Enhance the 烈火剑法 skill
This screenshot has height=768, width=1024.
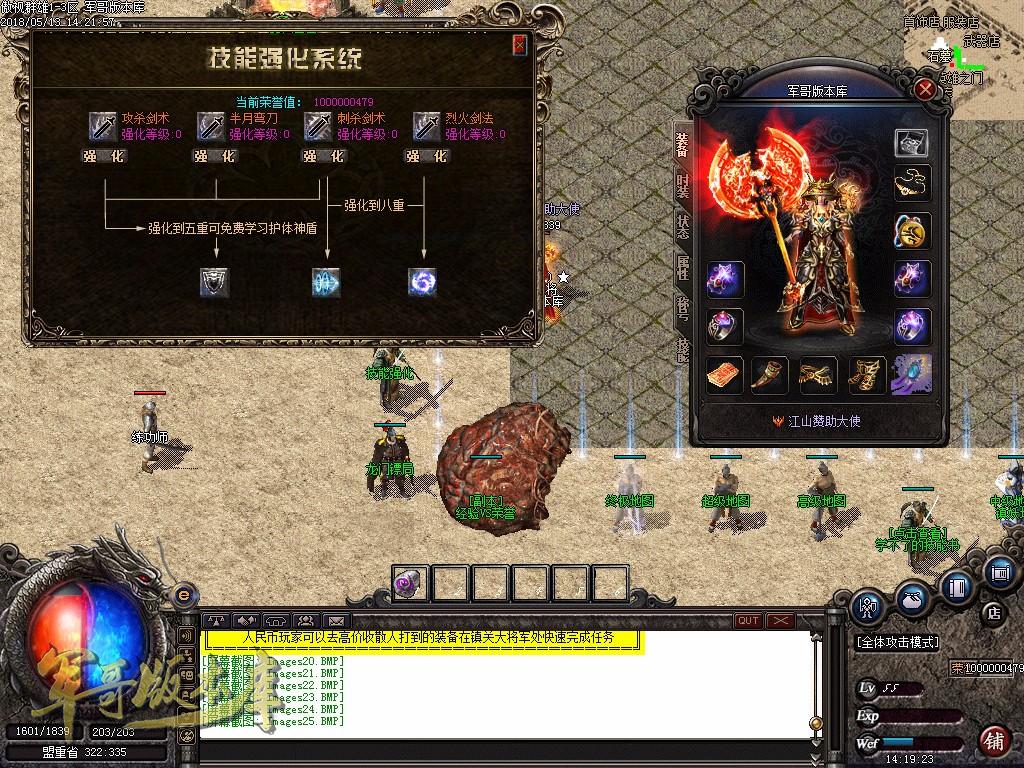tap(427, 156)
